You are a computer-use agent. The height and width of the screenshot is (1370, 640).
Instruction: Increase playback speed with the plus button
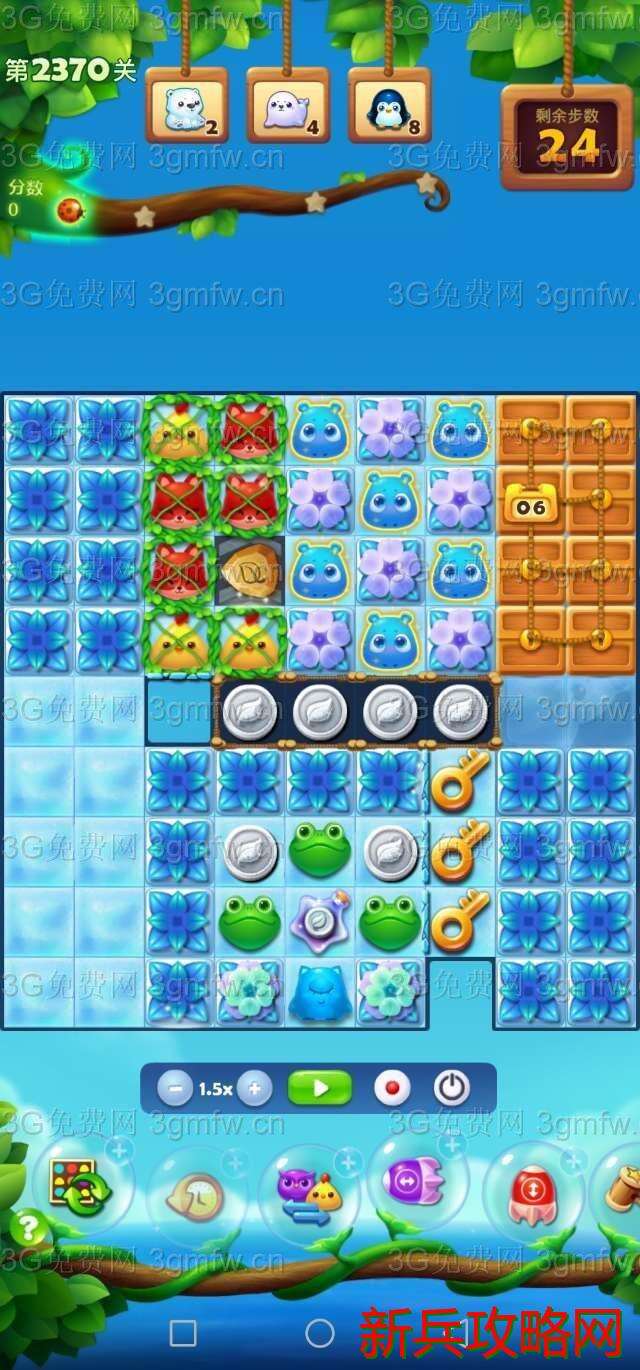(255, 1089)
